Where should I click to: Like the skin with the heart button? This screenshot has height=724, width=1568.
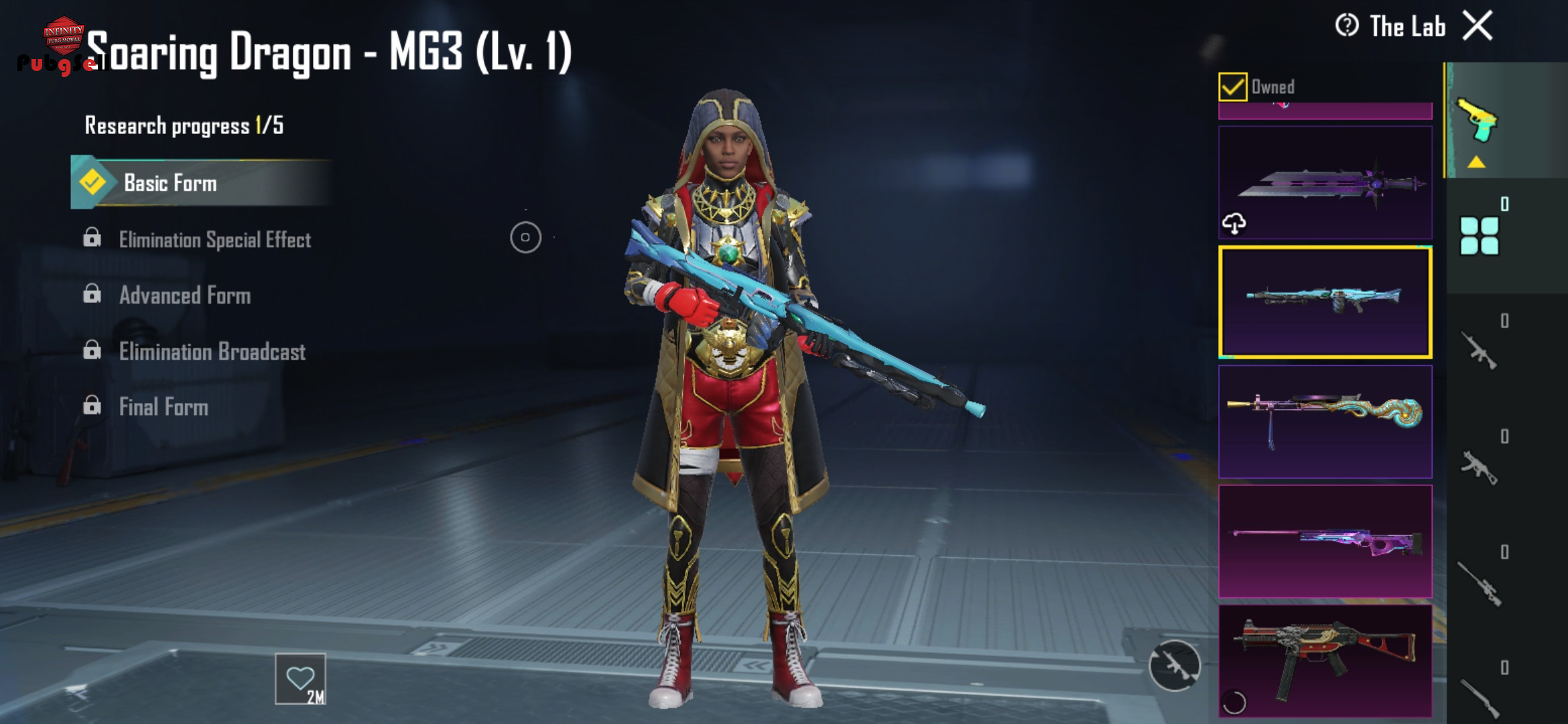pos(300,678)
